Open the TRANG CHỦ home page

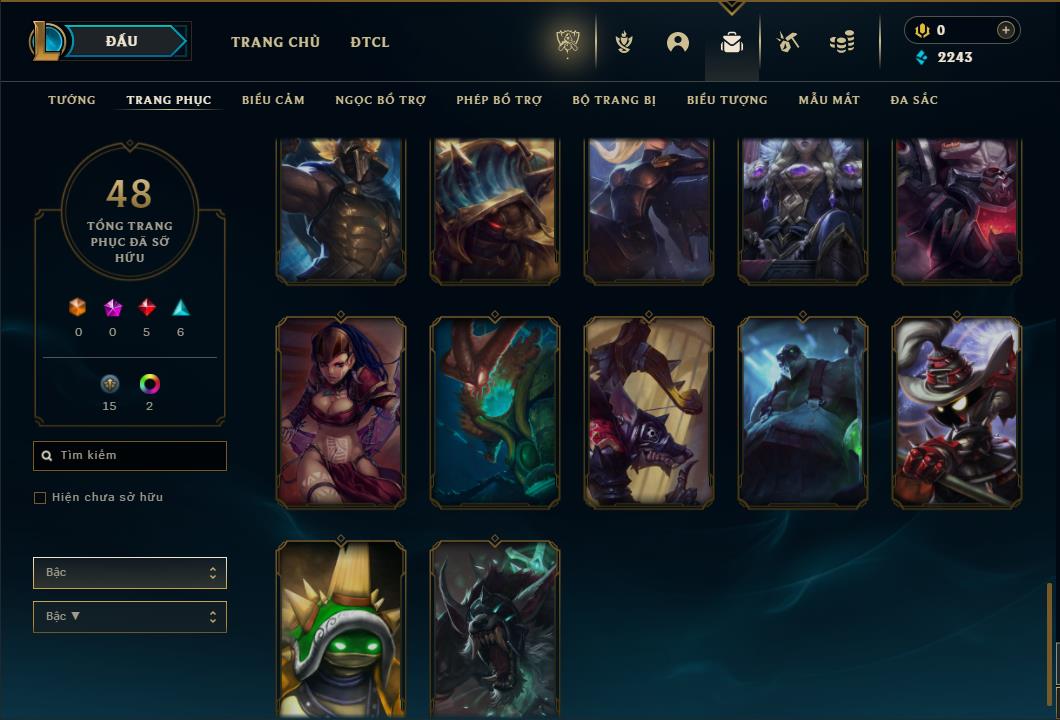(x=275, y=42)
